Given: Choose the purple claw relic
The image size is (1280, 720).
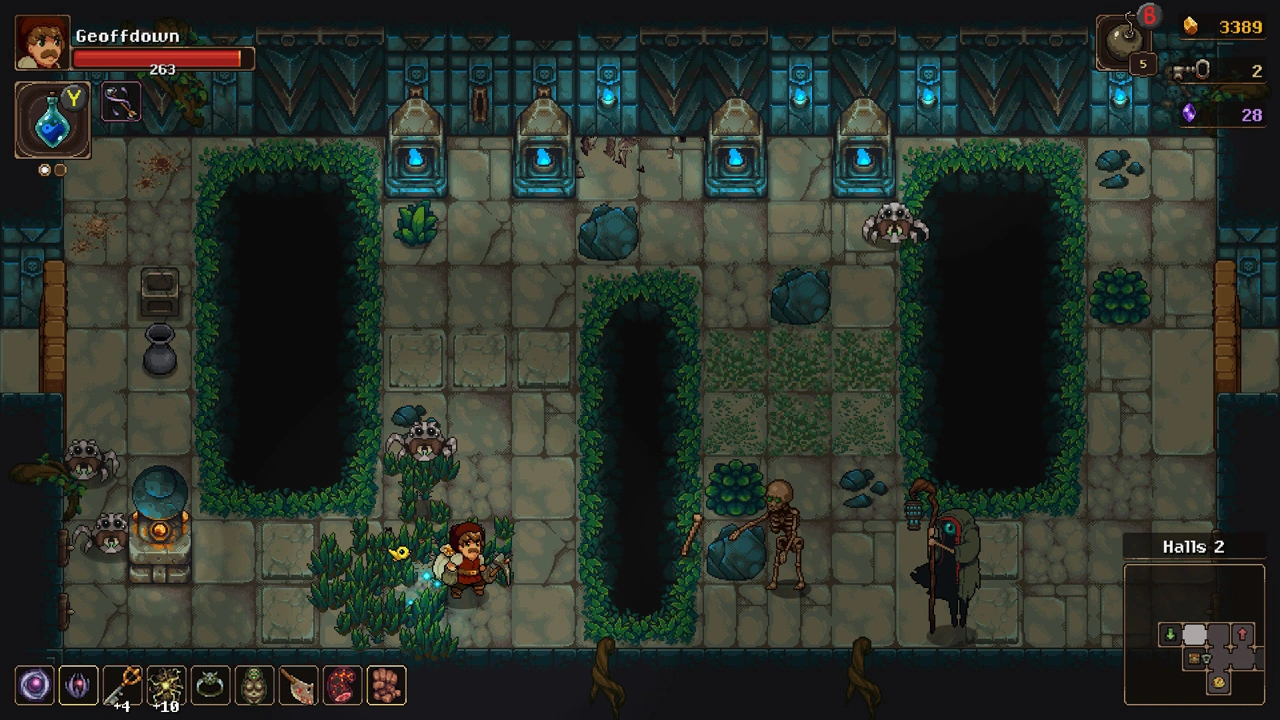Looking at the screenshot, I should click(78, 685).
